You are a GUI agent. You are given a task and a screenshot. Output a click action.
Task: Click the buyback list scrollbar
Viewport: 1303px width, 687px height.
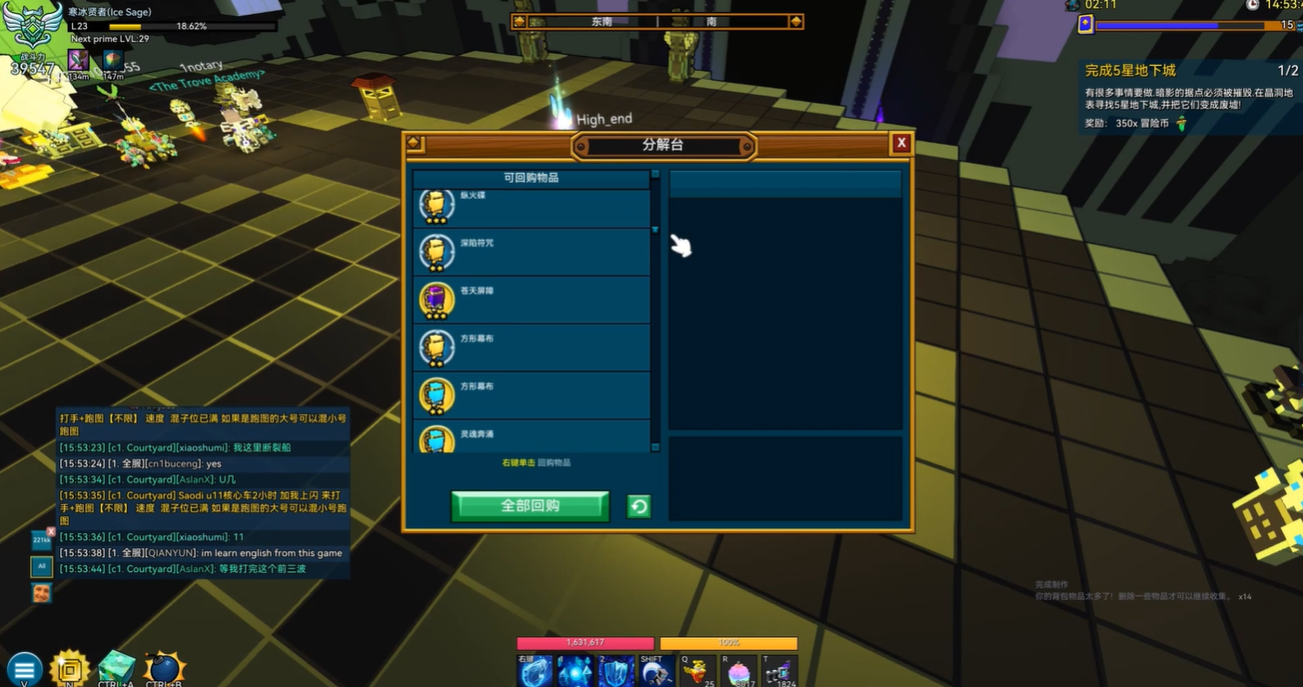pyautogui.click(x=655, y=310)
